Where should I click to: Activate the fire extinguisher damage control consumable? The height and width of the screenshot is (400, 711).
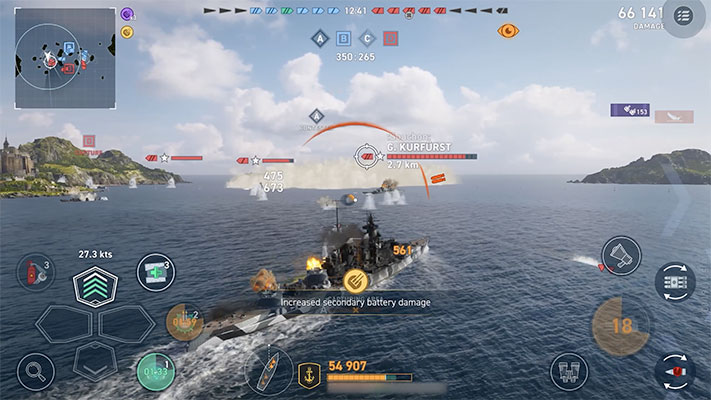coord(35,273)
